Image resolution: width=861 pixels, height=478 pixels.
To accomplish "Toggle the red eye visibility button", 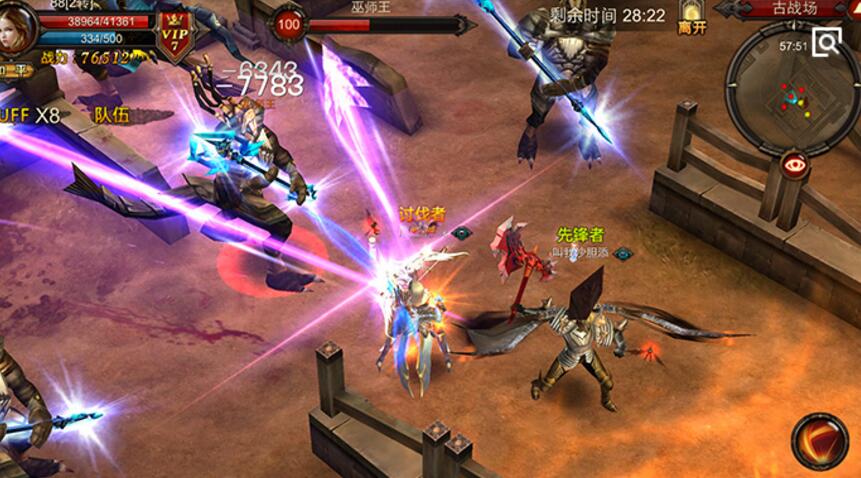I will pyautogui.click(x=795, y=165).
